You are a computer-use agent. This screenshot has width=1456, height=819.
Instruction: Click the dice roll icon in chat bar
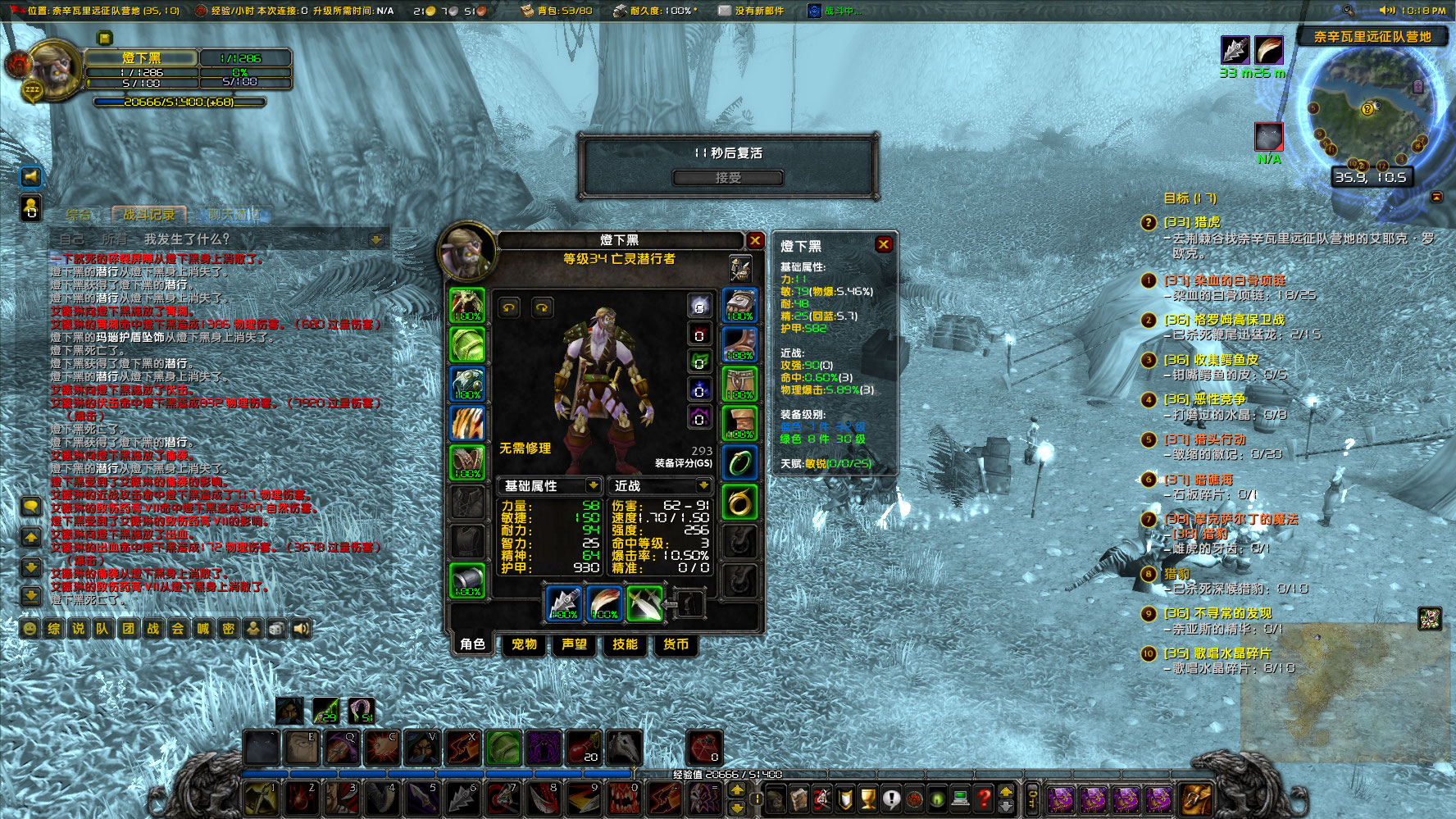pos(278,628)
